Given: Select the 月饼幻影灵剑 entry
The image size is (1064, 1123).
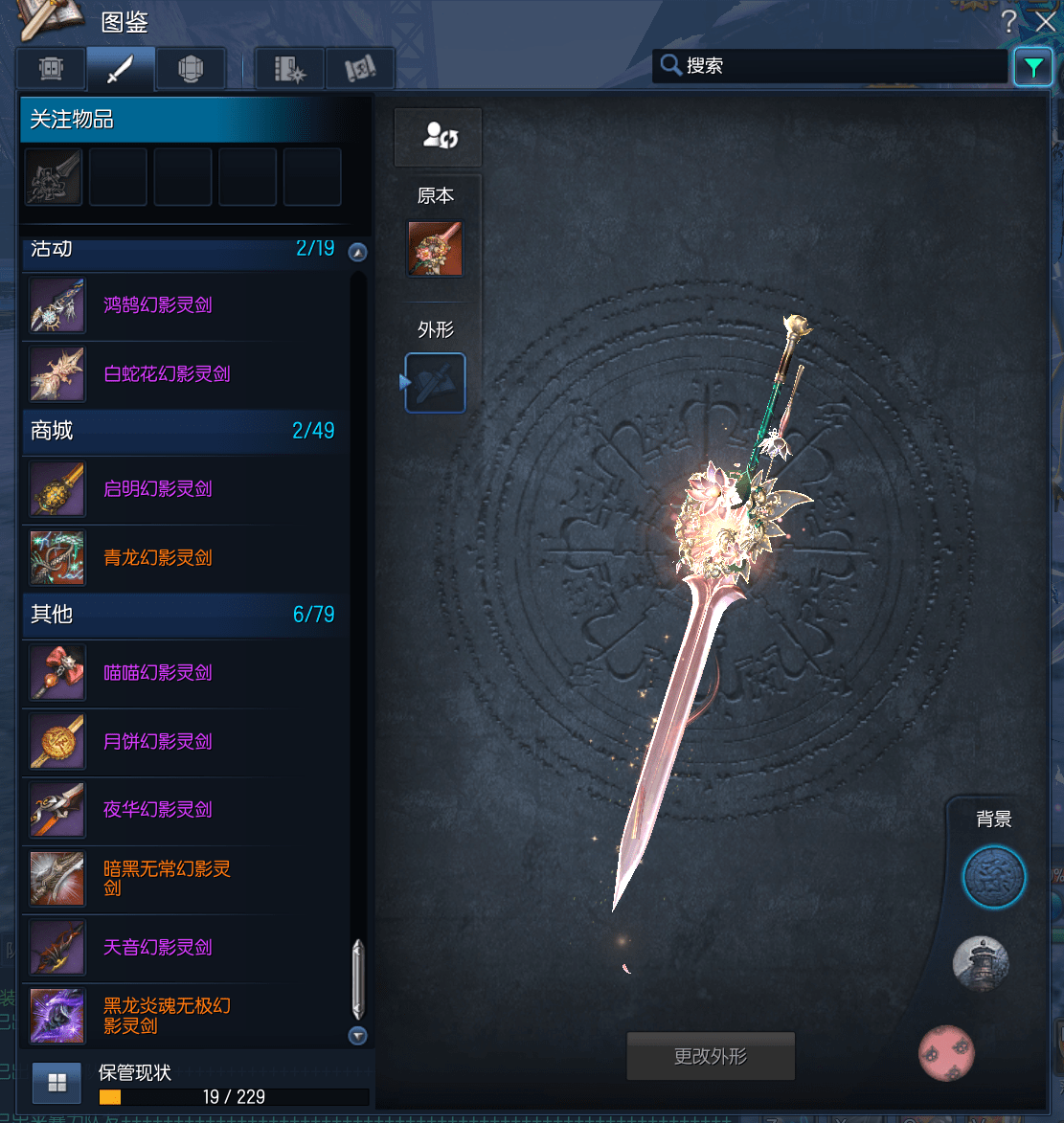Looking at the screenshot, I should click(158, 742).
